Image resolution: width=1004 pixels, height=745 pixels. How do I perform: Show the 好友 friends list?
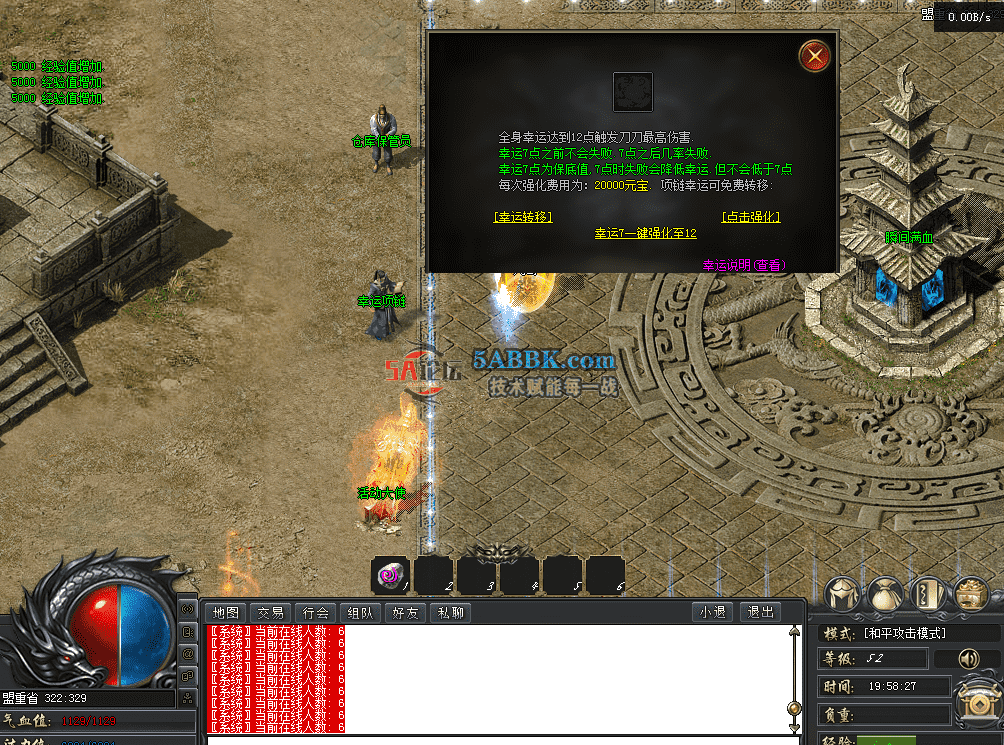coord(405,612)
